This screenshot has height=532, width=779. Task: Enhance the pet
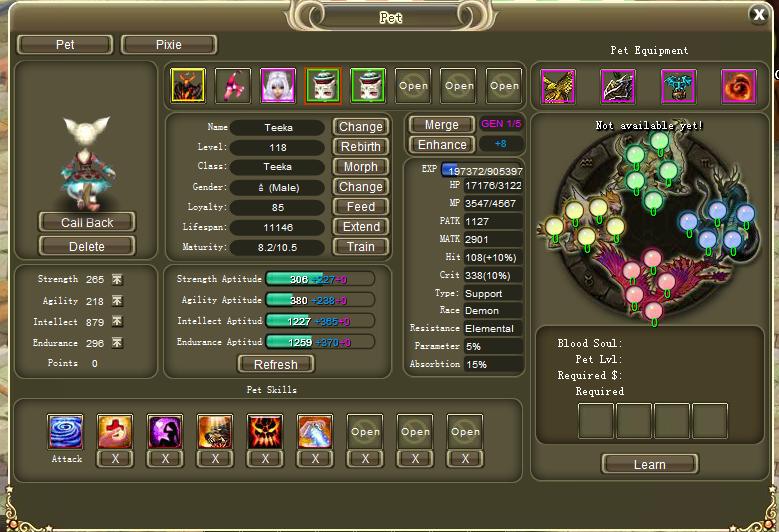tap(441, 145)
